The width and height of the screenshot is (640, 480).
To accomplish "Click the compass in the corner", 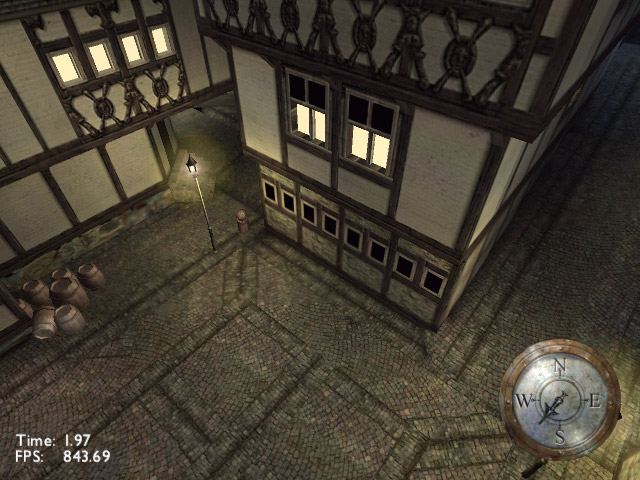I will point(559,399).
